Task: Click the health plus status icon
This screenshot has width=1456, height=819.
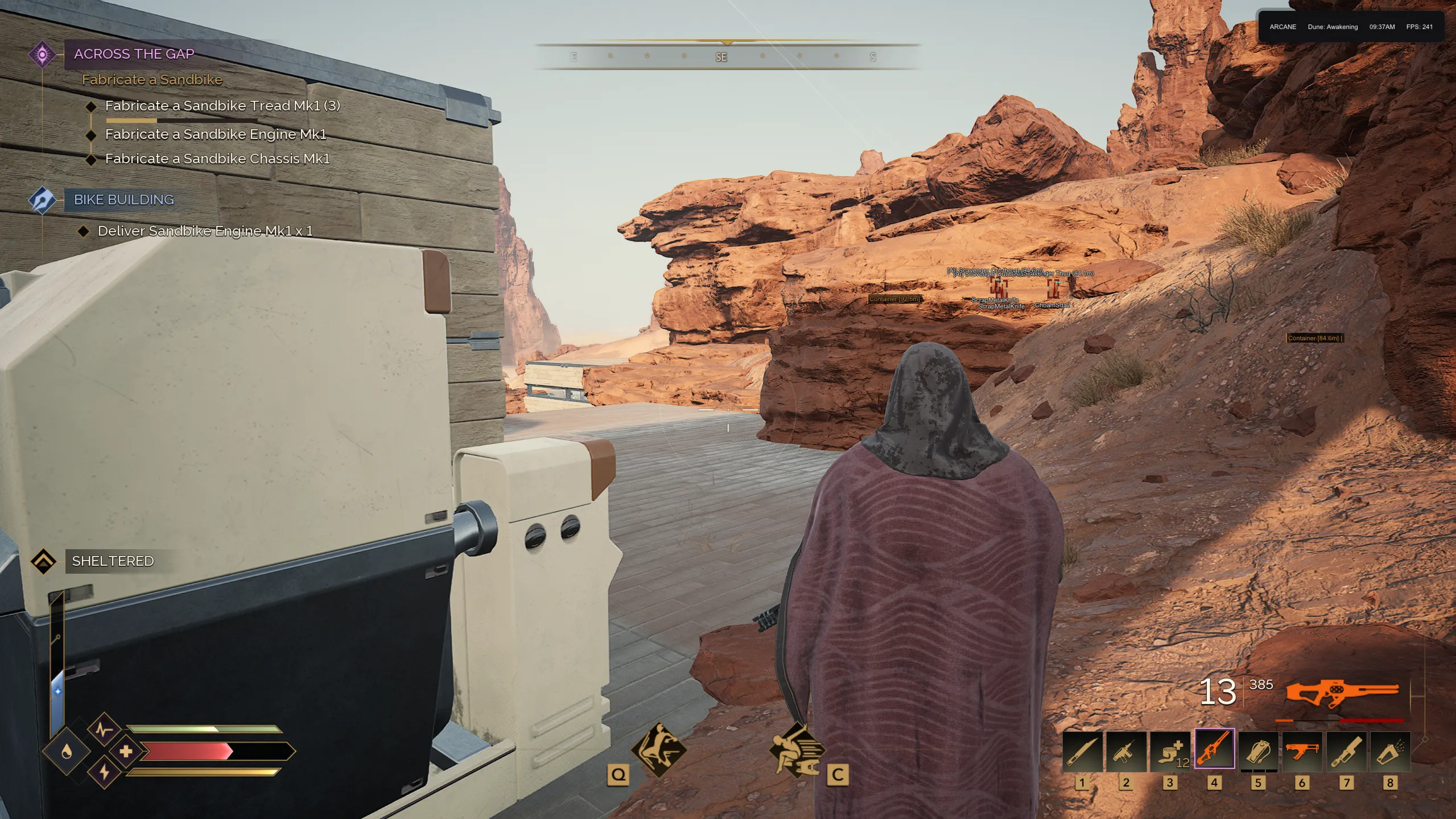Action: [x=126, y=751]
